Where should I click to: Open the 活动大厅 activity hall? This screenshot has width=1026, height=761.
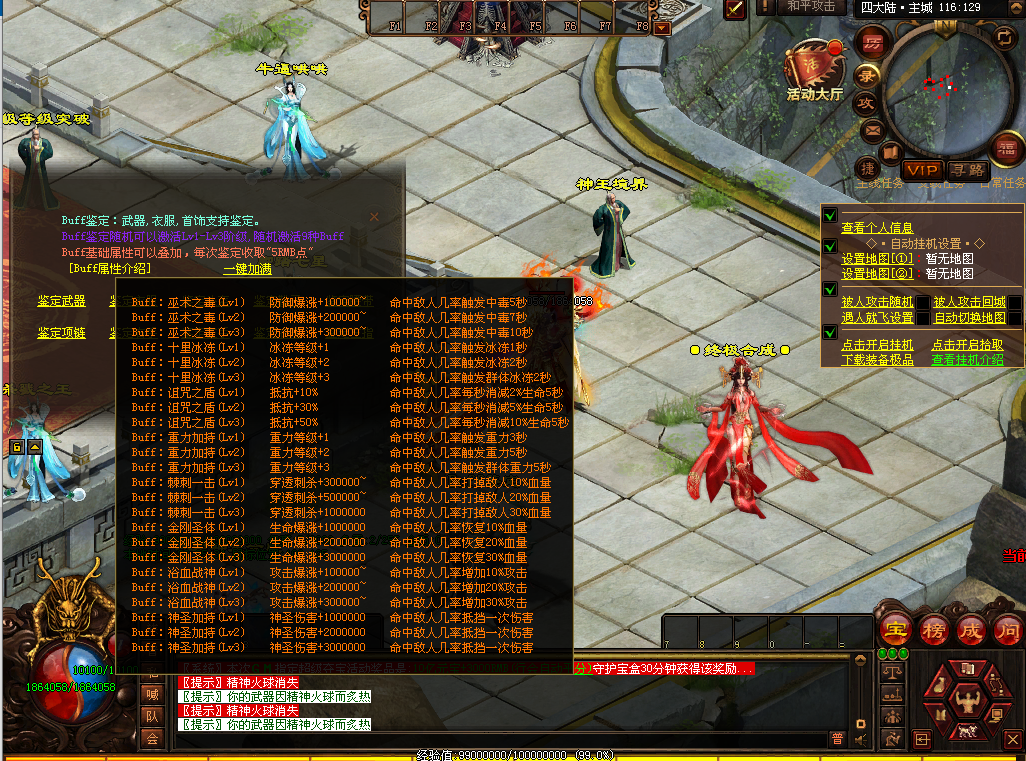pos(814,69)
